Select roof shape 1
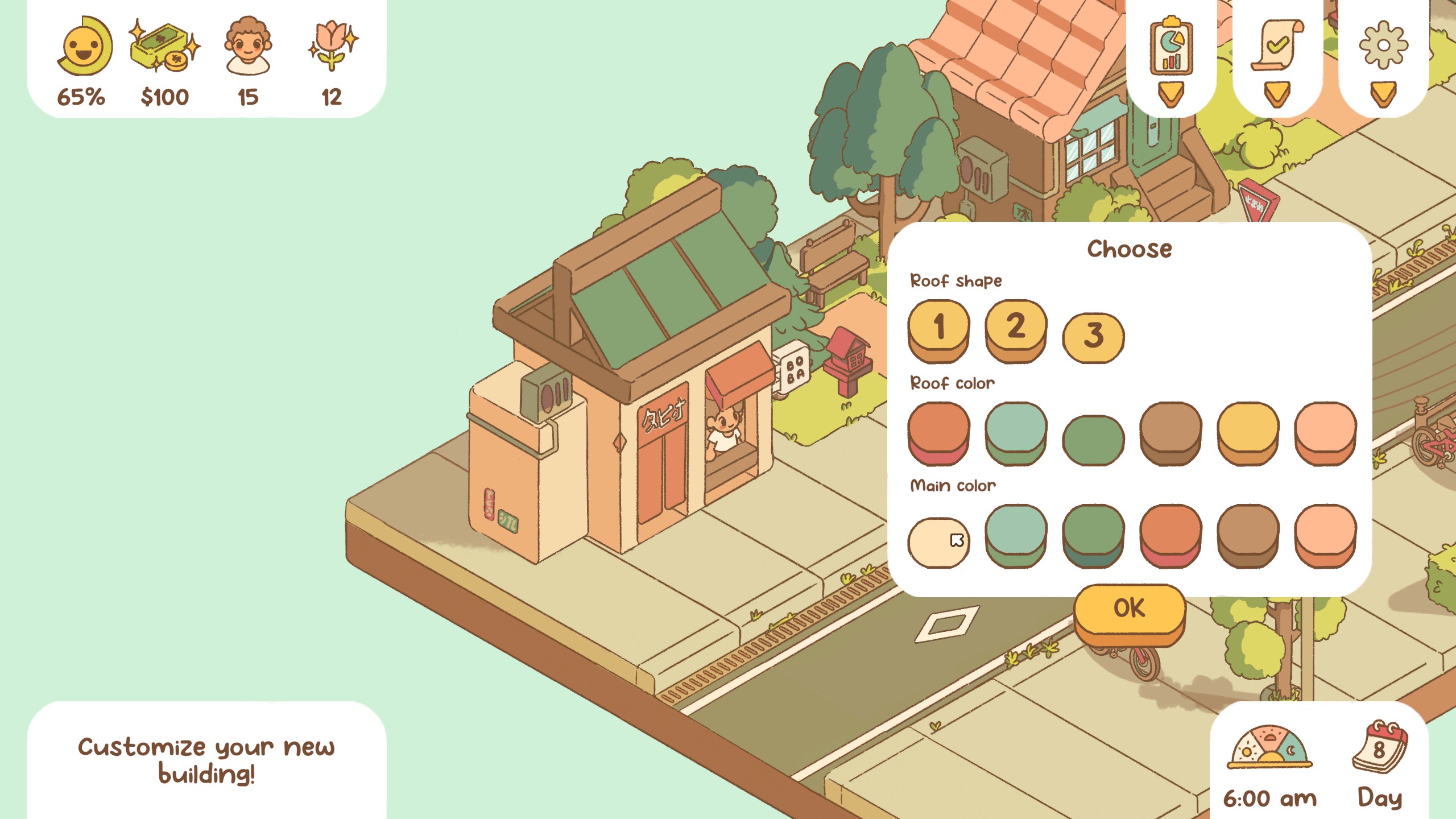1456x819 pixels. (938, 328)
